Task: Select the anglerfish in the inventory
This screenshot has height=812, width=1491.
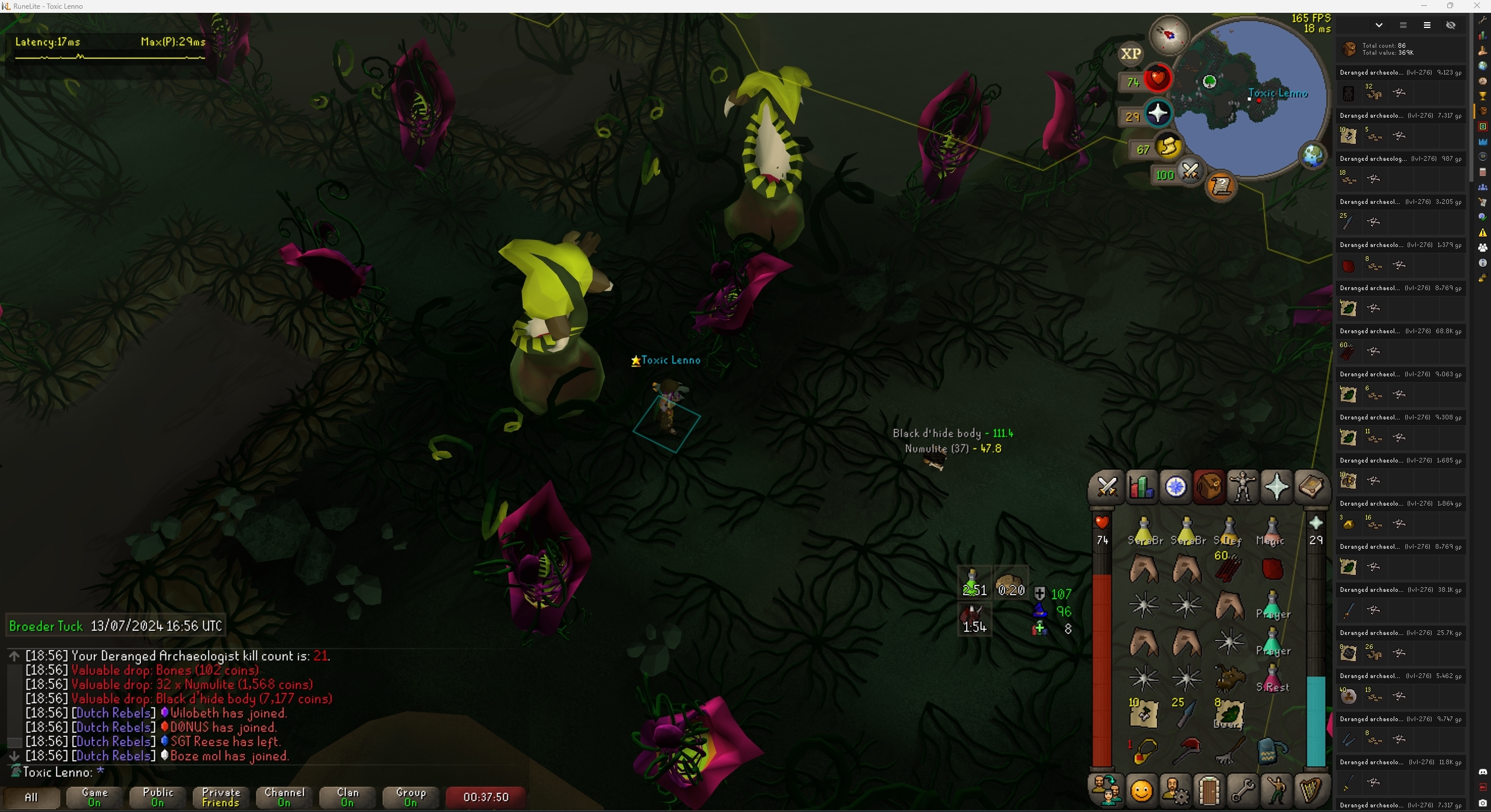Action: [1229, 678]
